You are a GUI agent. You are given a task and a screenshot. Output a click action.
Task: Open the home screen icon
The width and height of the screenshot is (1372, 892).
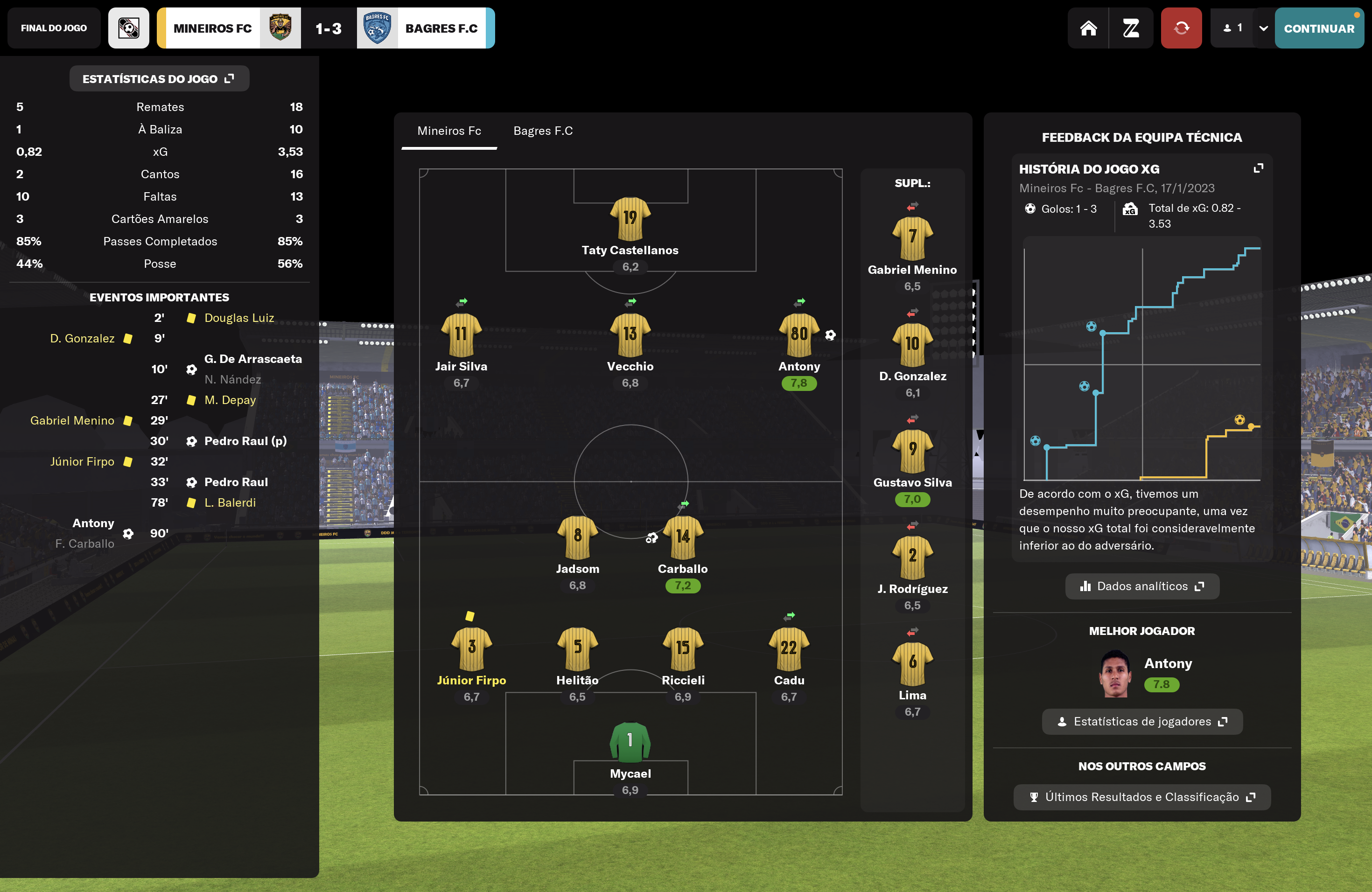tap(1088, 28)
